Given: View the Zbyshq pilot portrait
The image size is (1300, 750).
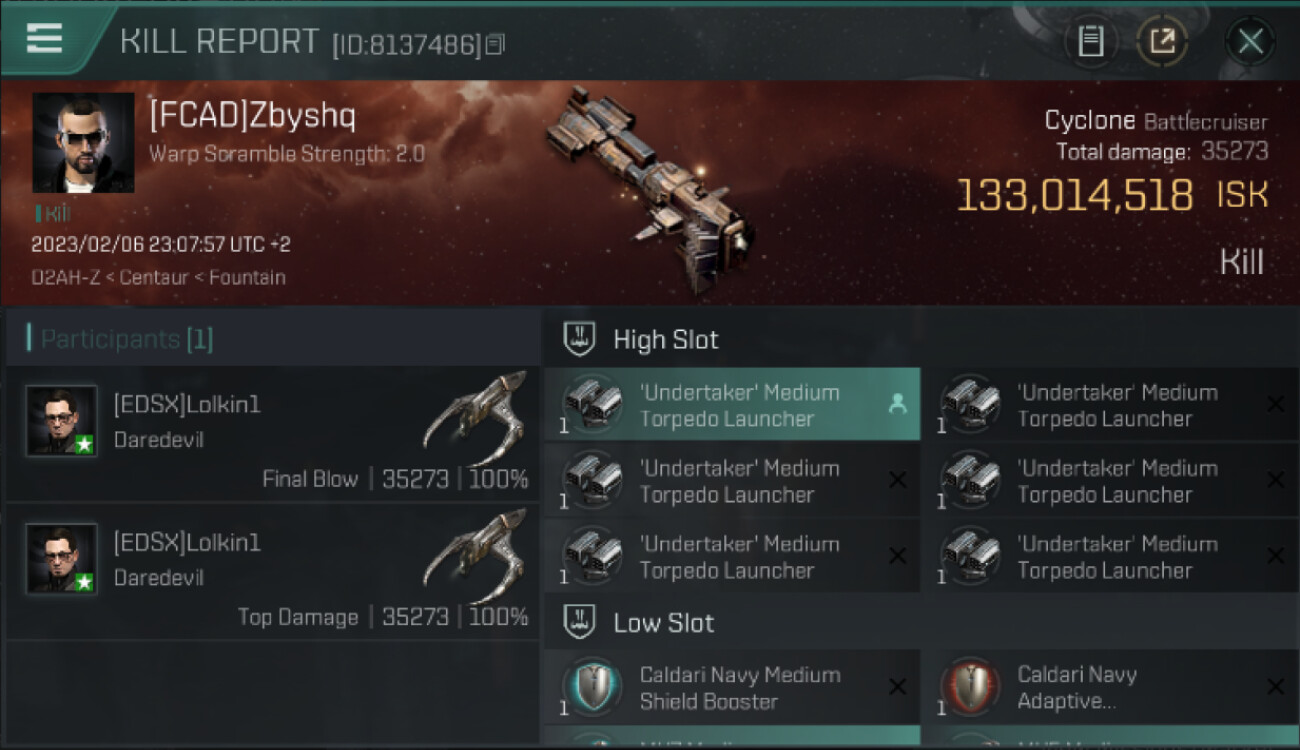Looking at the screenshot, I should point(83,143).
